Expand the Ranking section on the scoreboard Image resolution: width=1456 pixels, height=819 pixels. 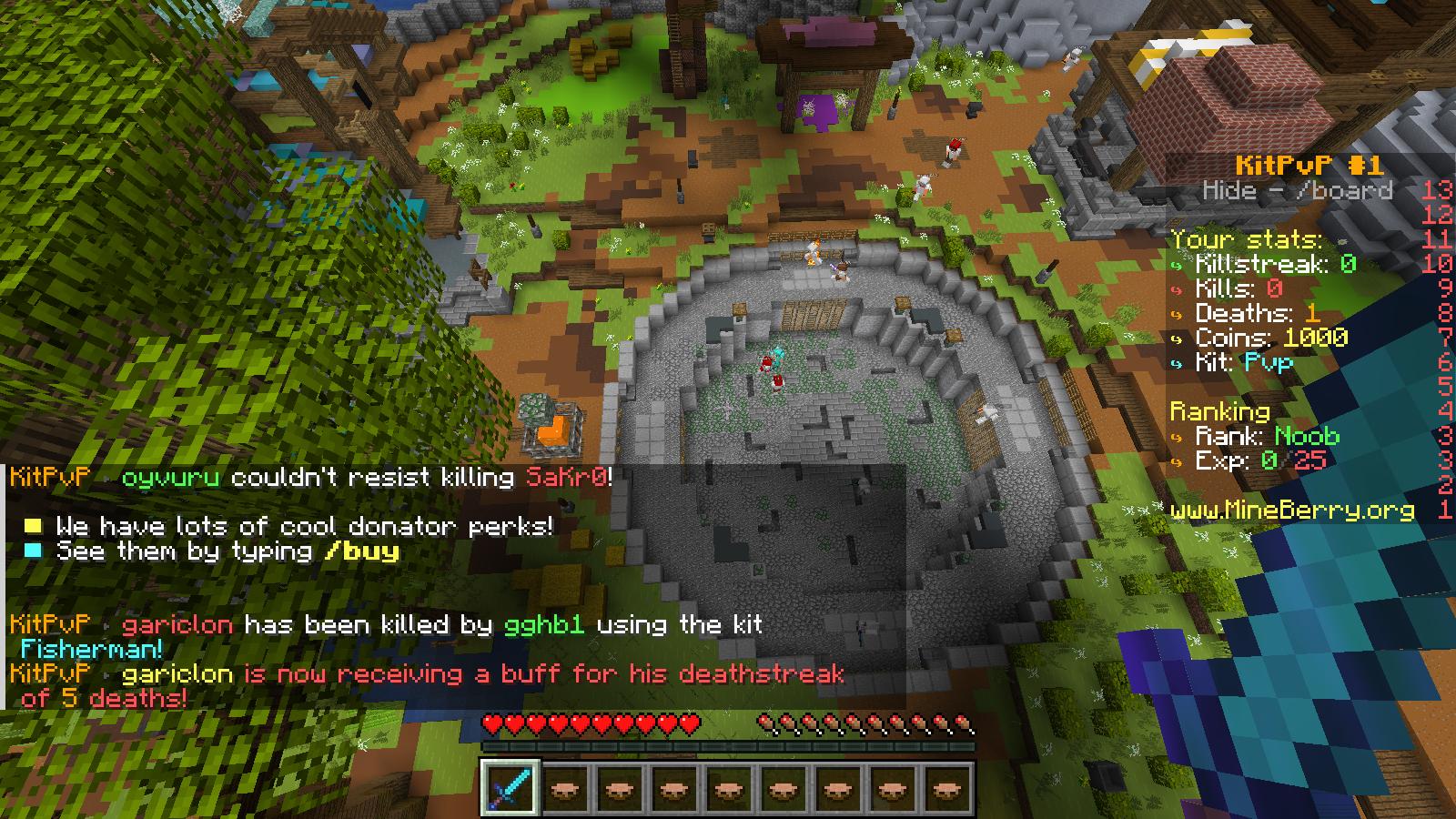tap(1218, 411)
